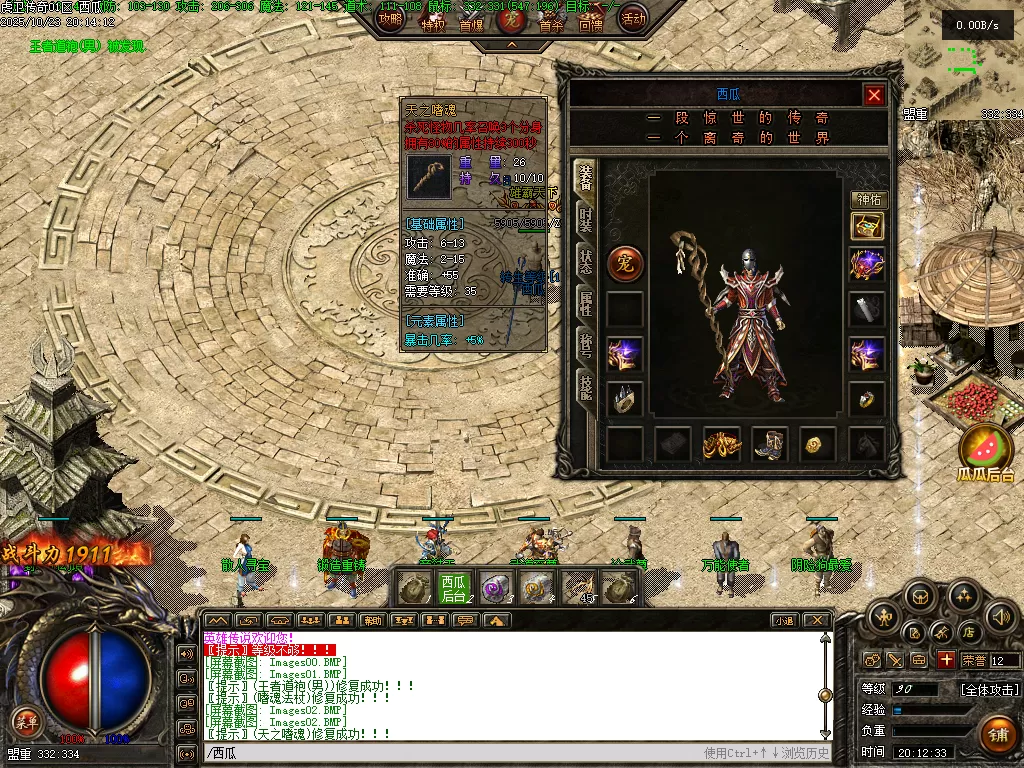
Task: Open the 活动 events menu
Action: click(x=632, y=17)
